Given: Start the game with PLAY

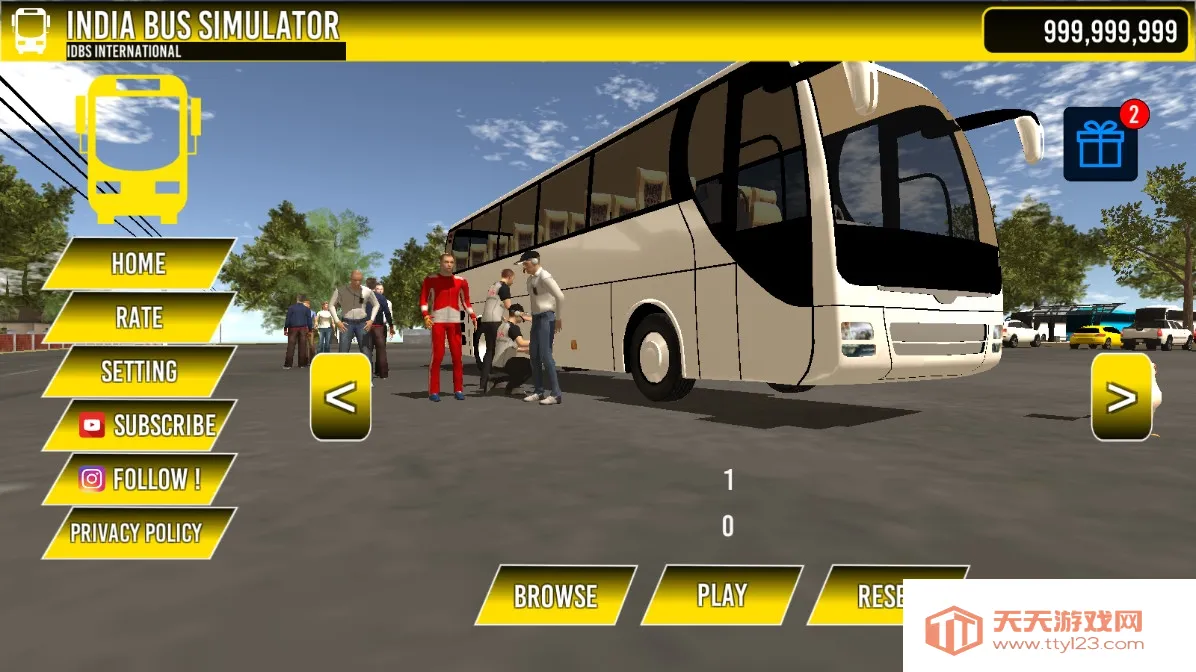Looking at the screenshot, I should coord(721,596).
